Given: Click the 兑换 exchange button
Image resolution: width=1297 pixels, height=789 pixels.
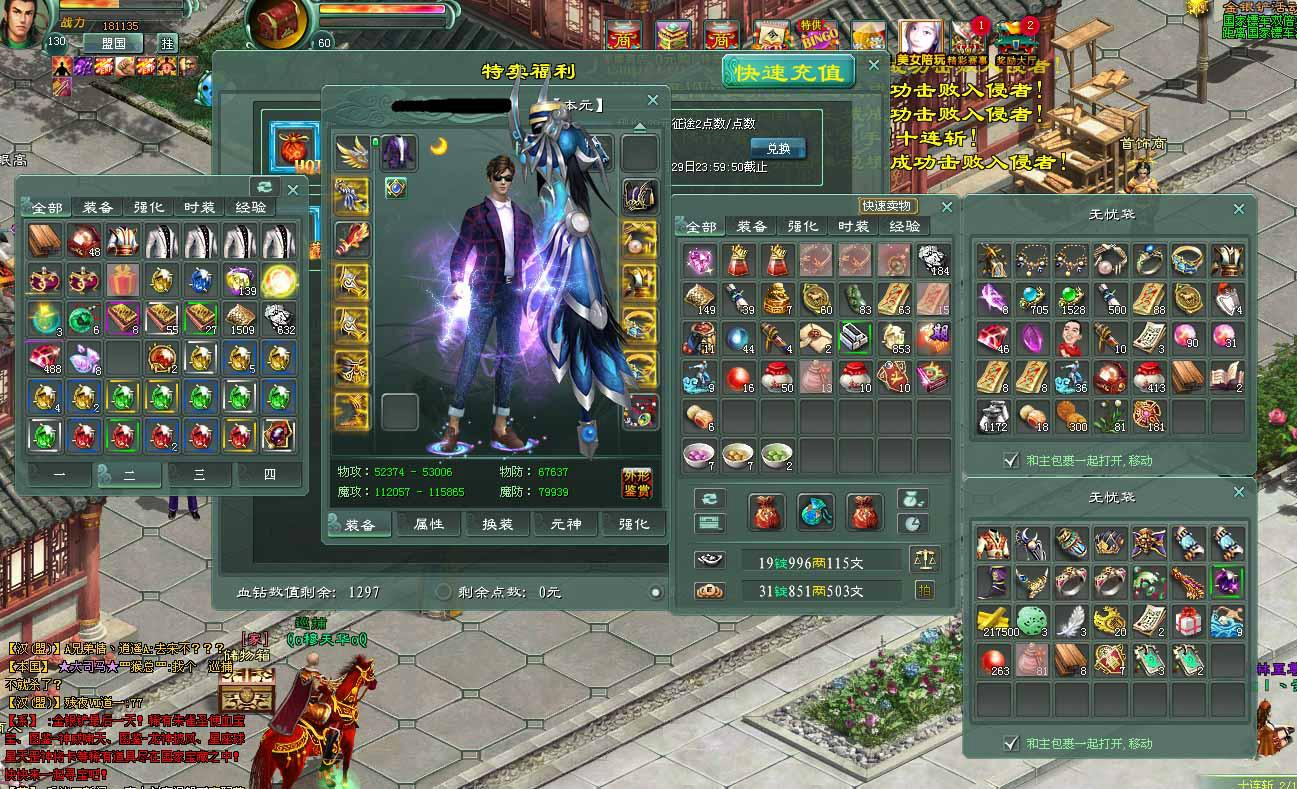Looking at the screenshot, I should click(x=778, y=148).
